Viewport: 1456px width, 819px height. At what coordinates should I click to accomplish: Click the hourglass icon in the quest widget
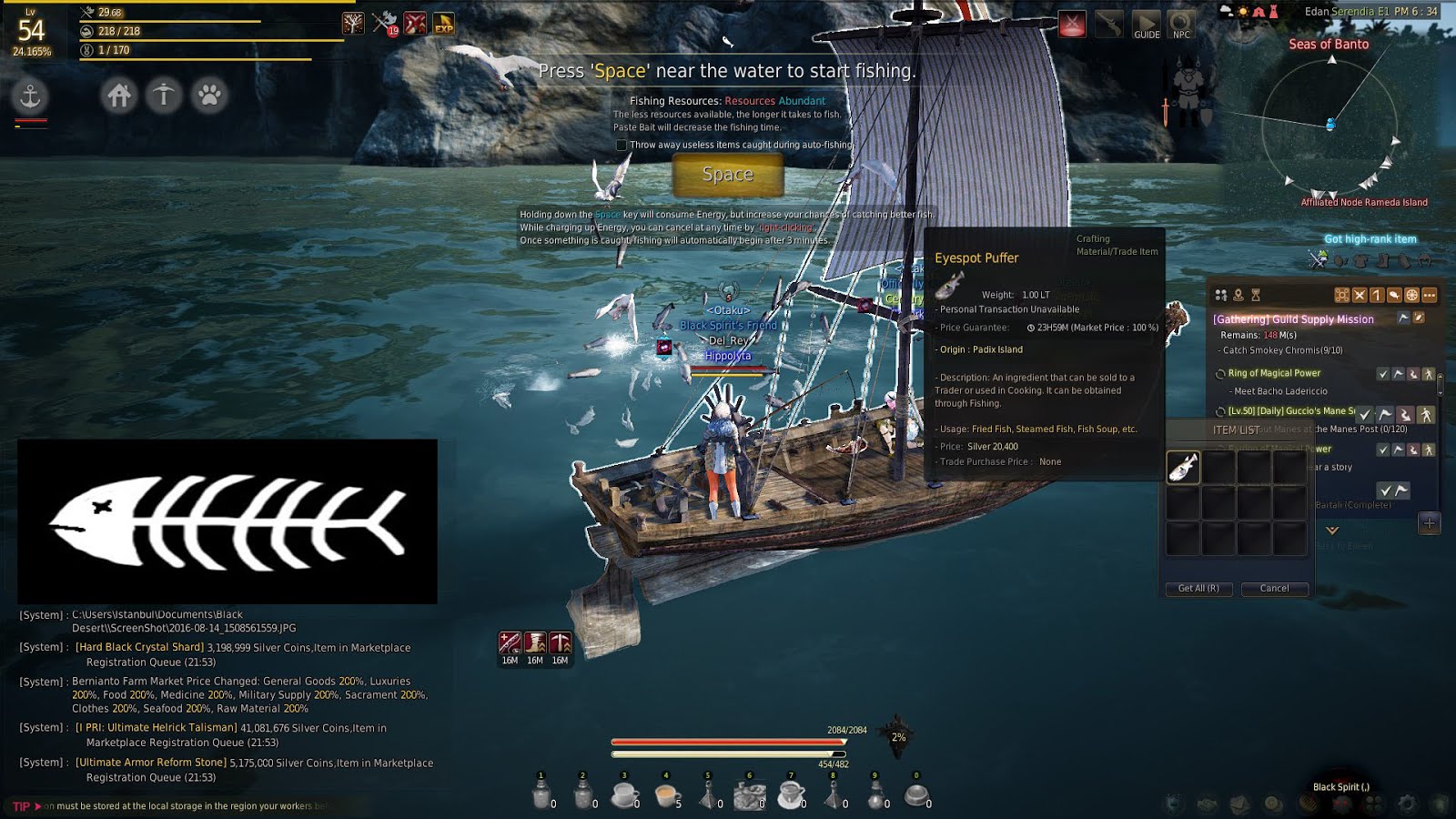point(1256,294)
